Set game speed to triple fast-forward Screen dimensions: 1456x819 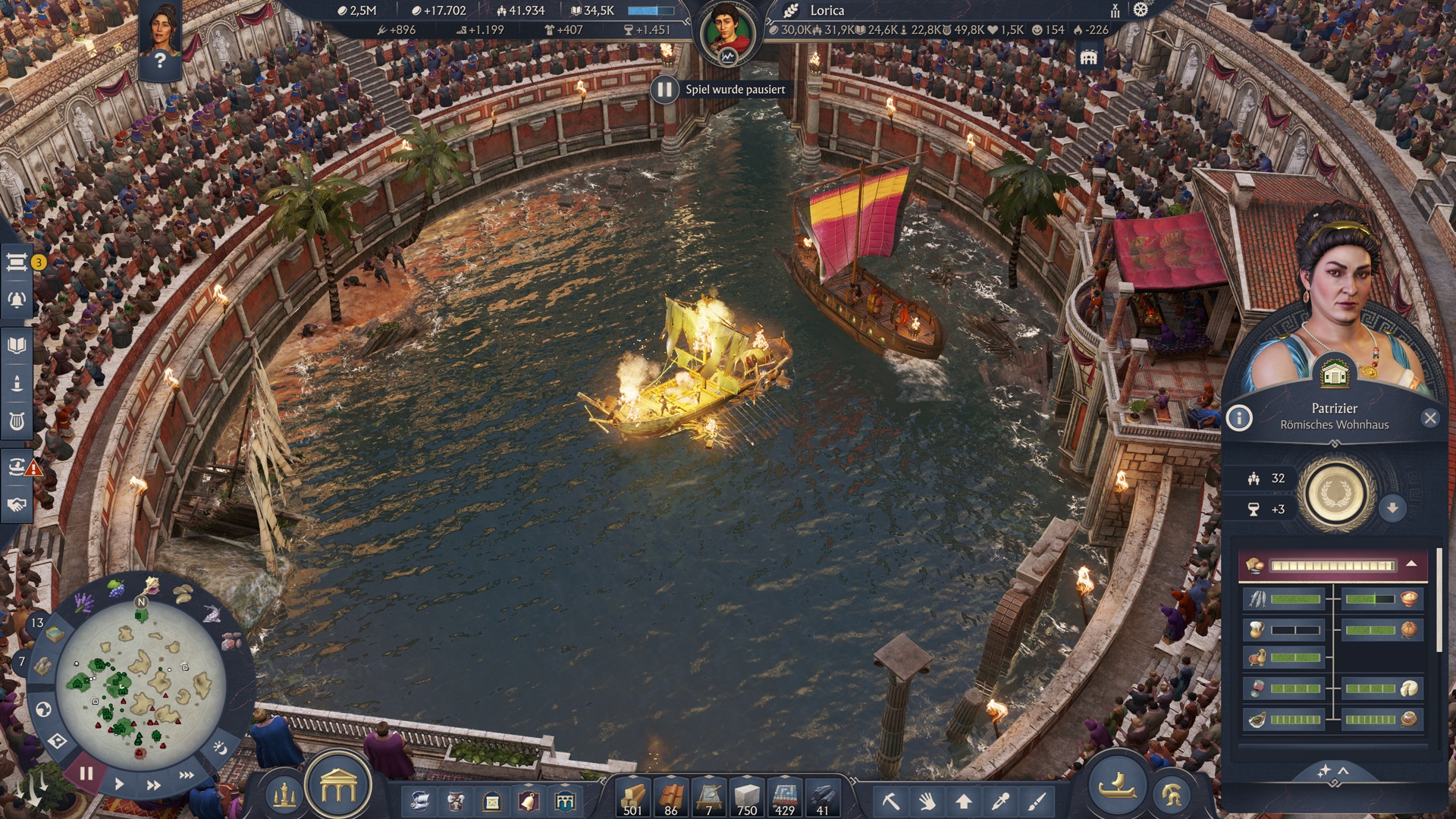pyautogui.click(x=186, y=775)
